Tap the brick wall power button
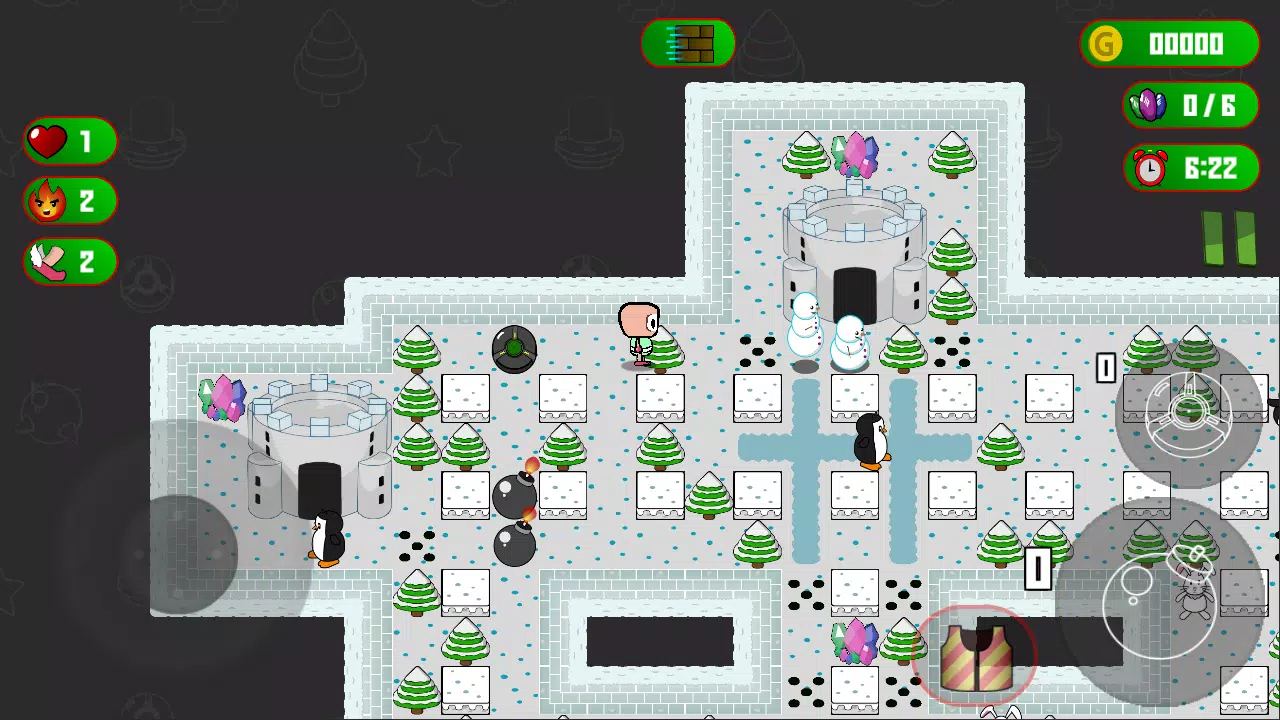1280x720 pixels. click(688, 44)
